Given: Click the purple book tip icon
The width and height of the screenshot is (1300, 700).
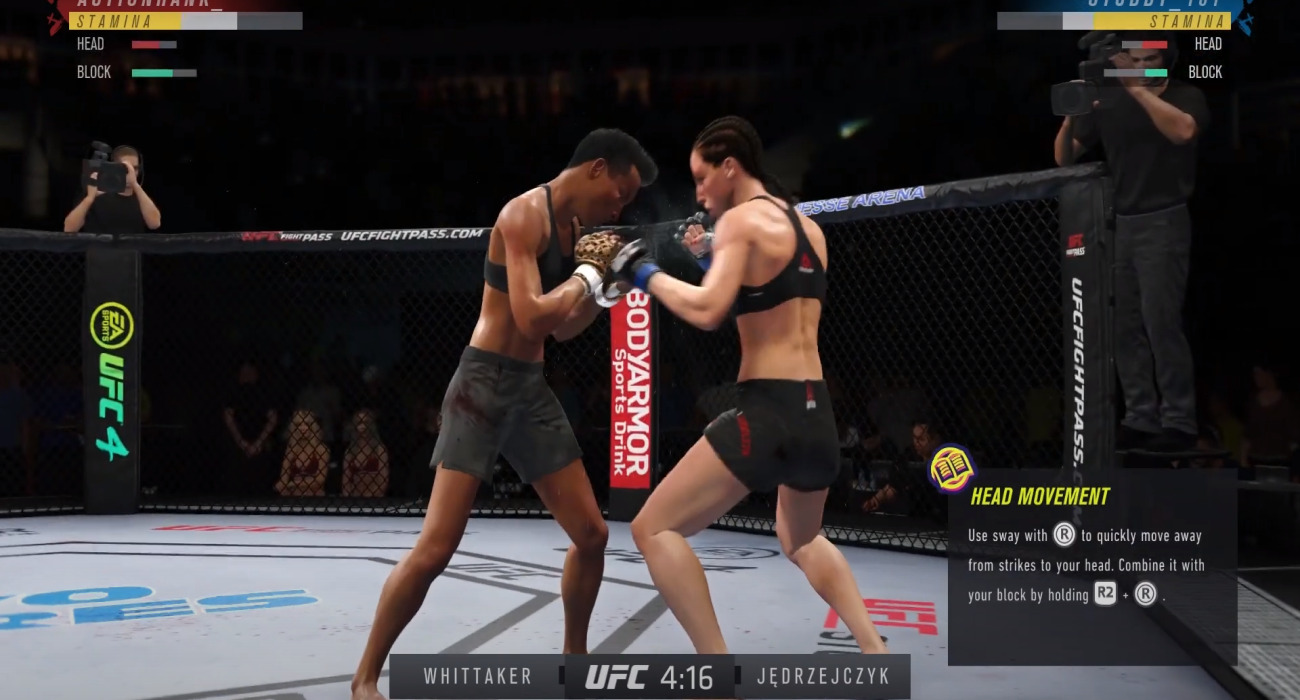Looking at the screenshot, I should click(951, 468).
